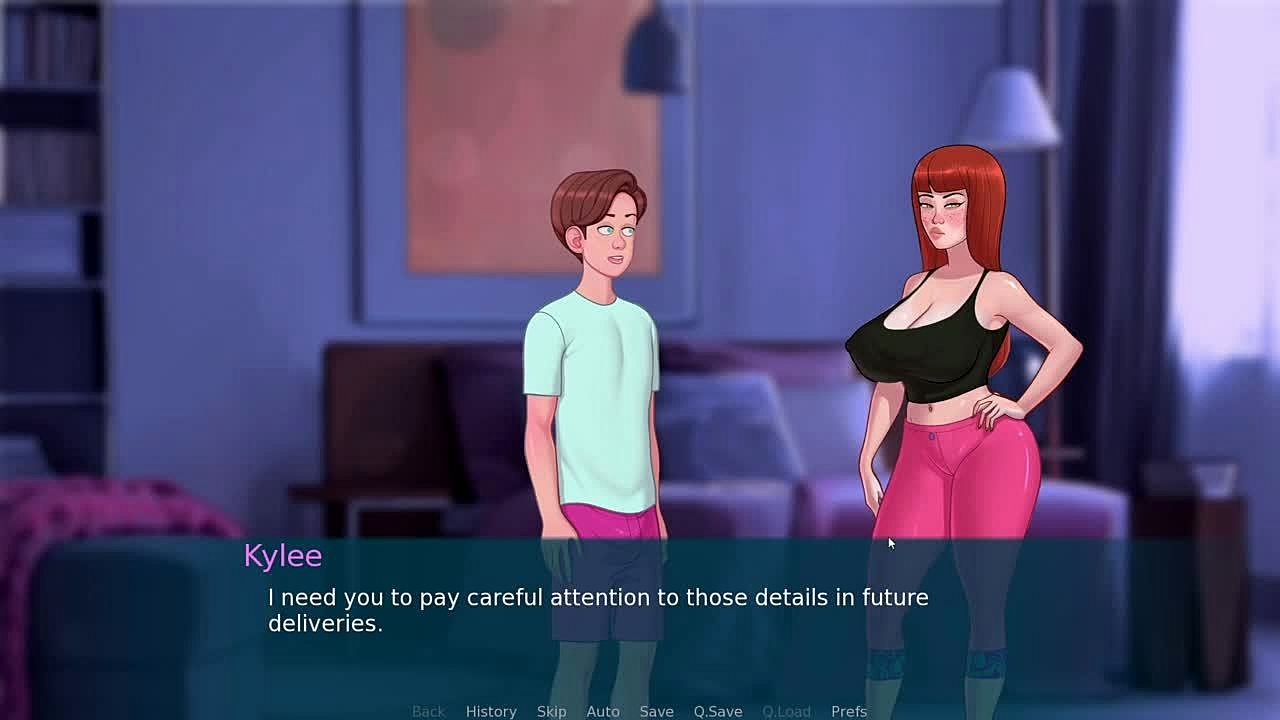Skip through the dialogue
The width and height of the screenshot is (1280, 720).
pyautogui.click(x=551, y=711)
